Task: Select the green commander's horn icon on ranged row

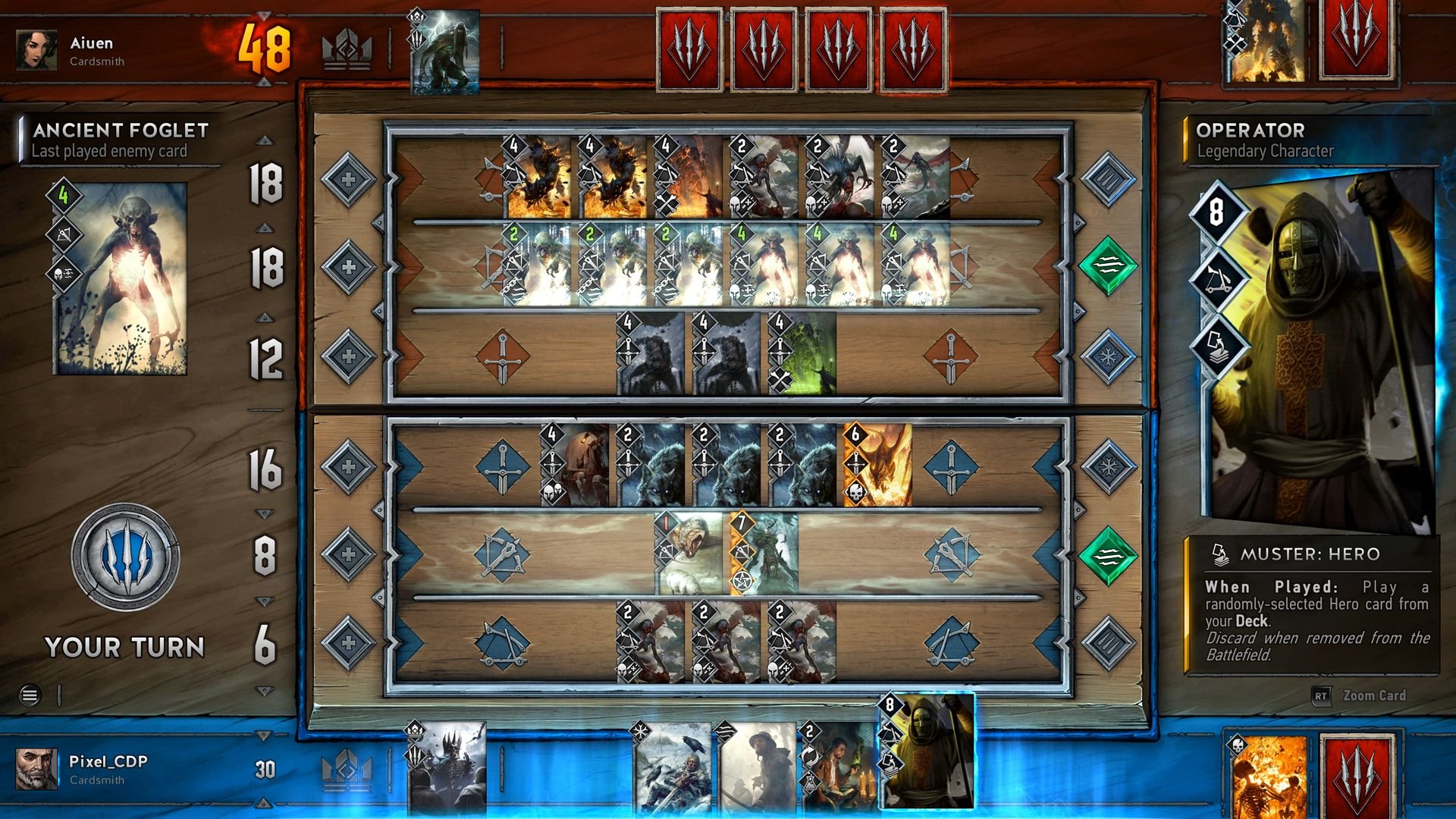Action: [1107, 555]
